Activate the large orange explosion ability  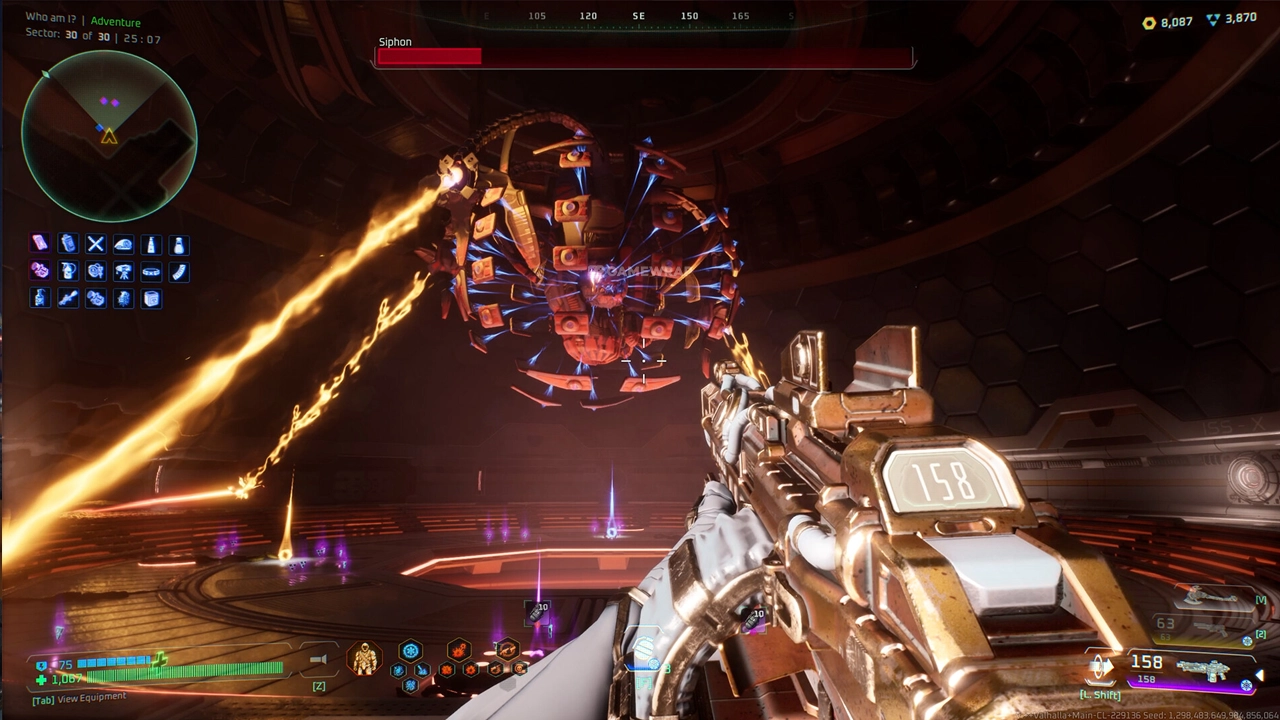[x=458, y=651]
